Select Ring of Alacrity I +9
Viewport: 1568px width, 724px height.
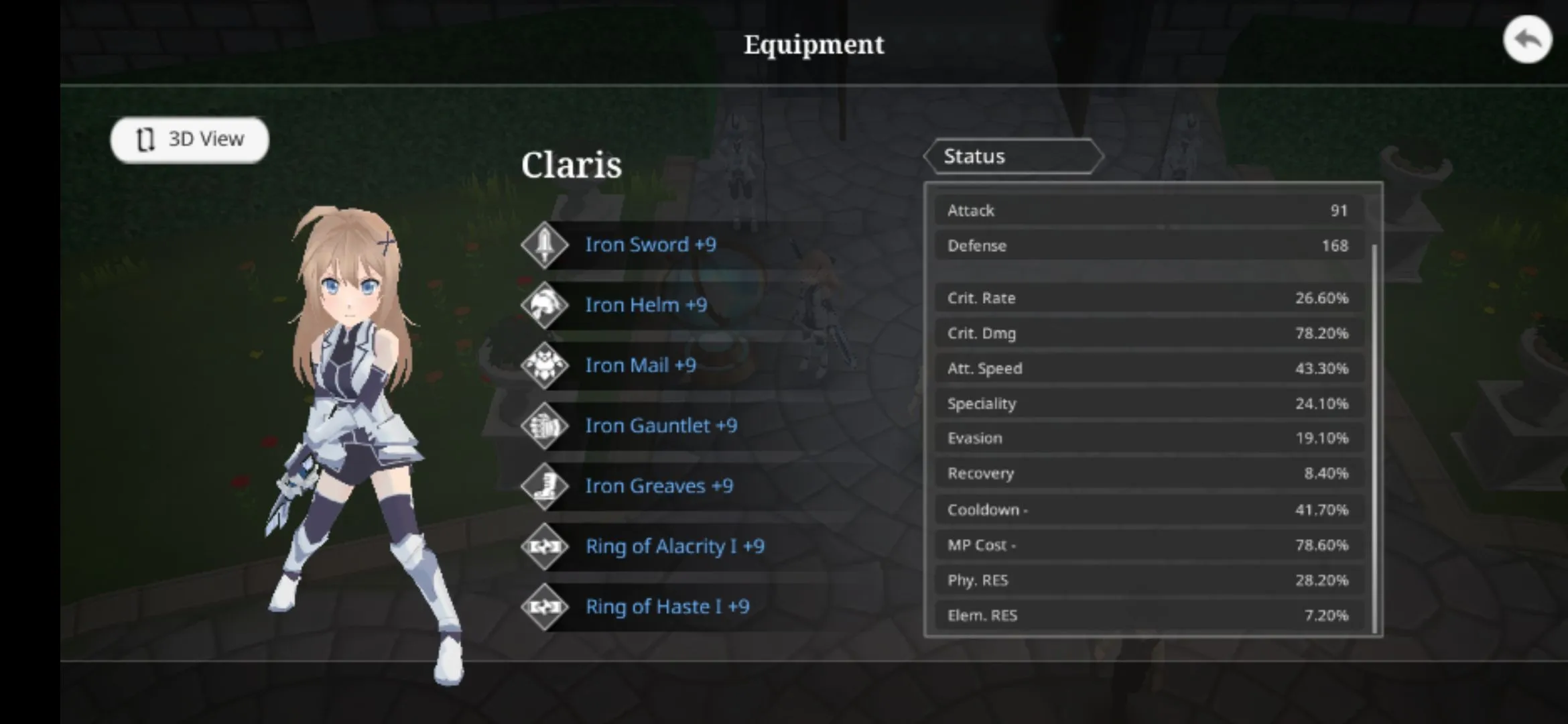pyautogui.click(x=674, y=546)
